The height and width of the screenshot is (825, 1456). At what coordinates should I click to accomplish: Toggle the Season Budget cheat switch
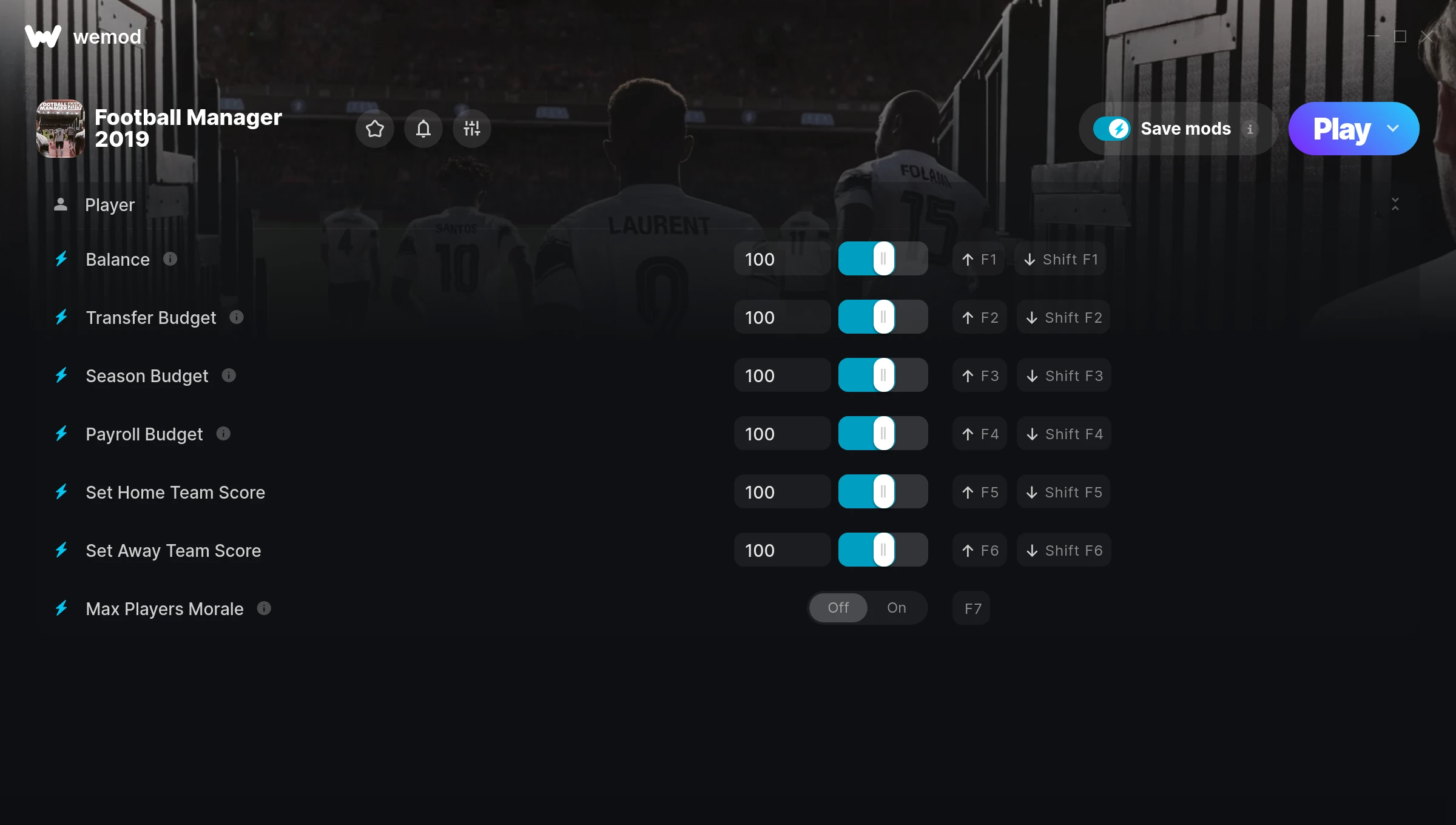click(882, 375)
